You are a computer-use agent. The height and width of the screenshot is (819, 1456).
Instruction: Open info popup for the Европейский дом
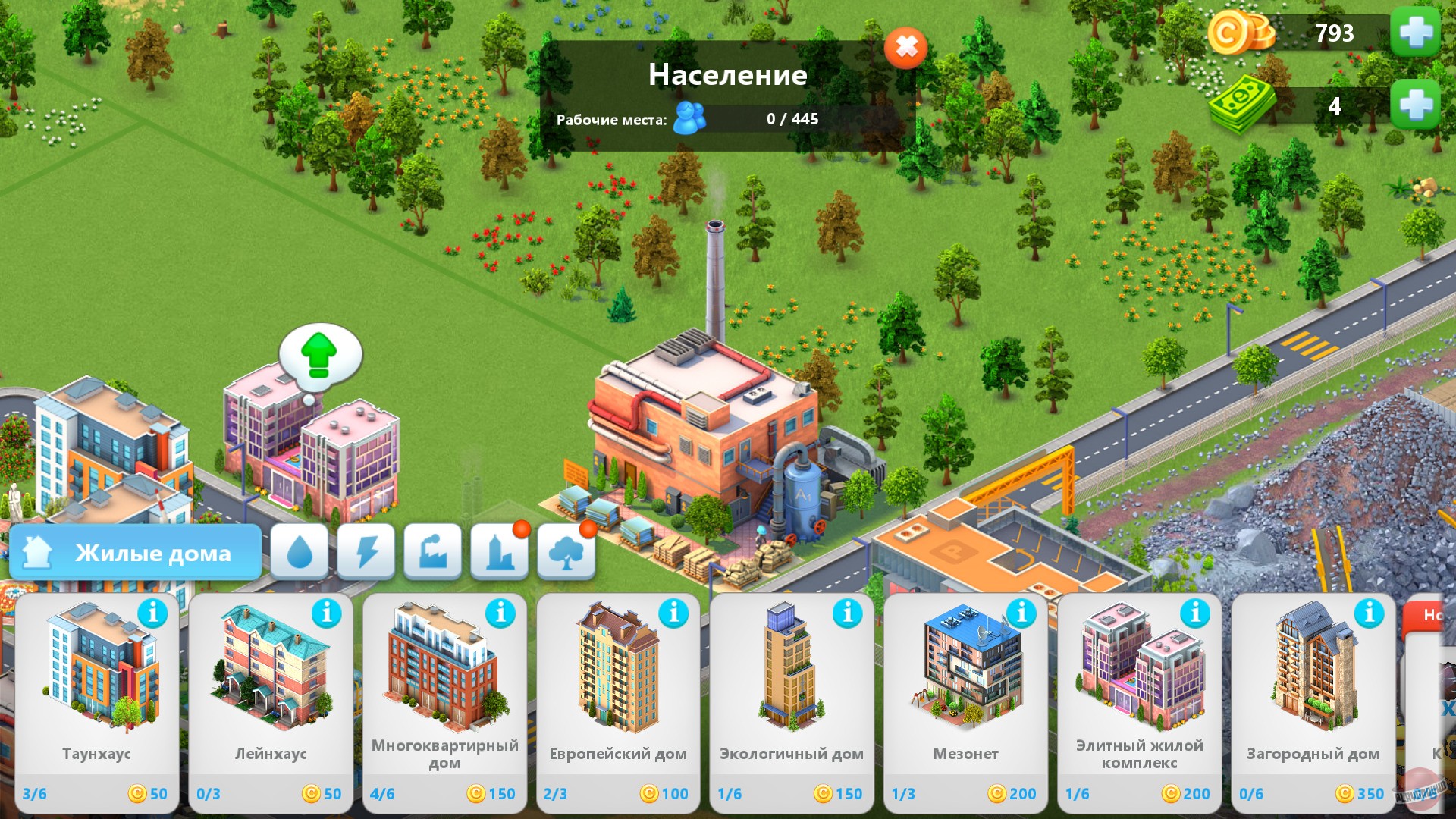675,615
